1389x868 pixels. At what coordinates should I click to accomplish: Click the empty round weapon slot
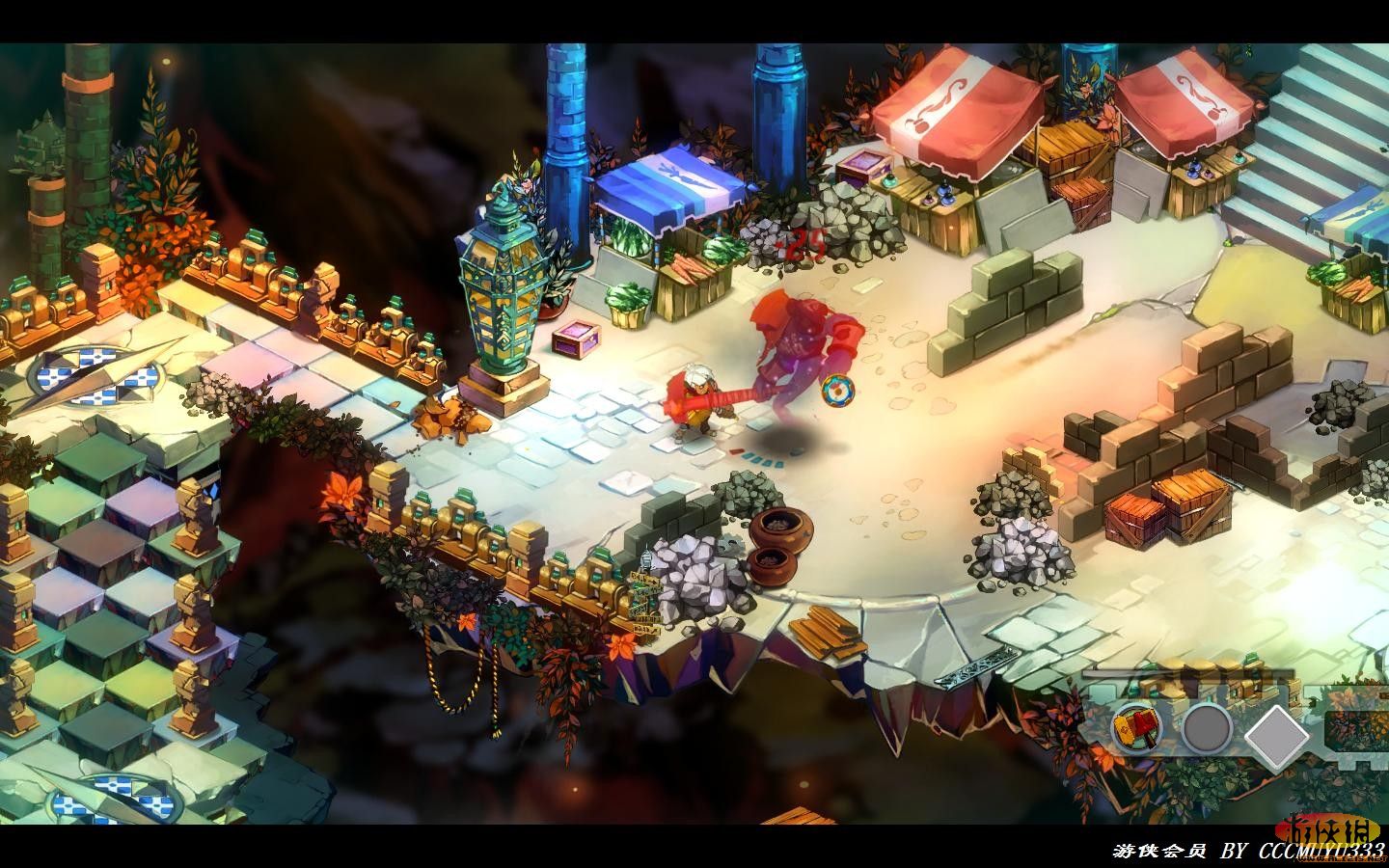click(1207, 730)
